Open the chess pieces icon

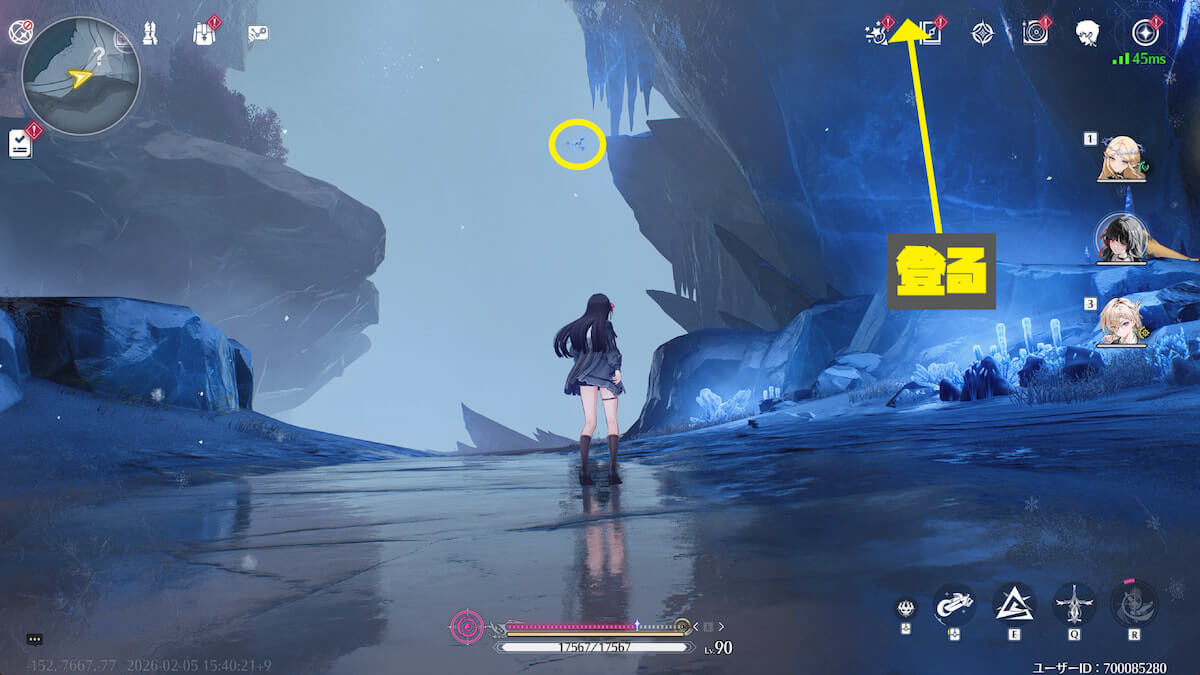[x=152, y=33]
